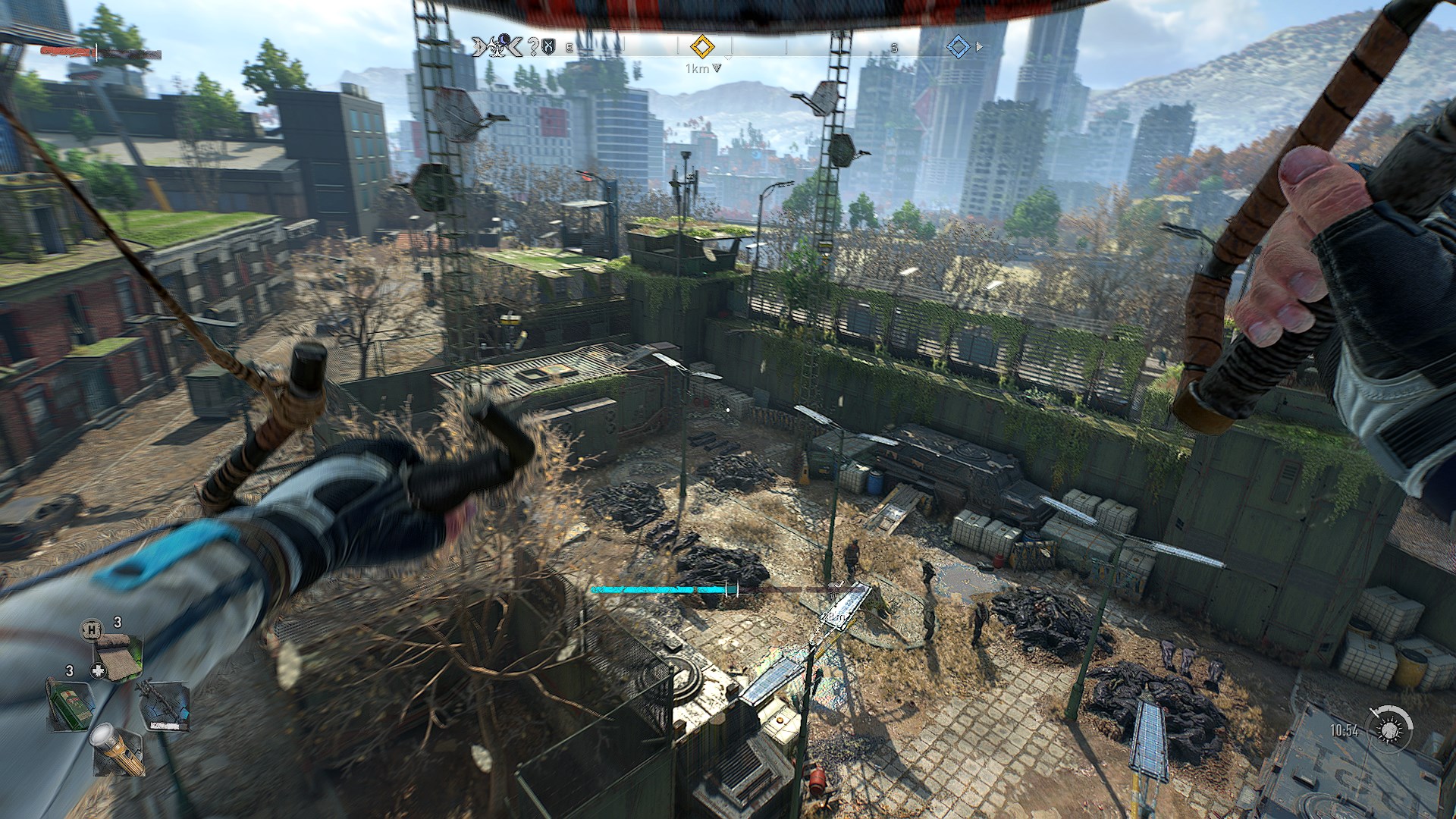The height and width of the screenshot is (819, 1456).
Task: Toggle the healing cross indicator on the bandage
Action: (x=98, y=670)
